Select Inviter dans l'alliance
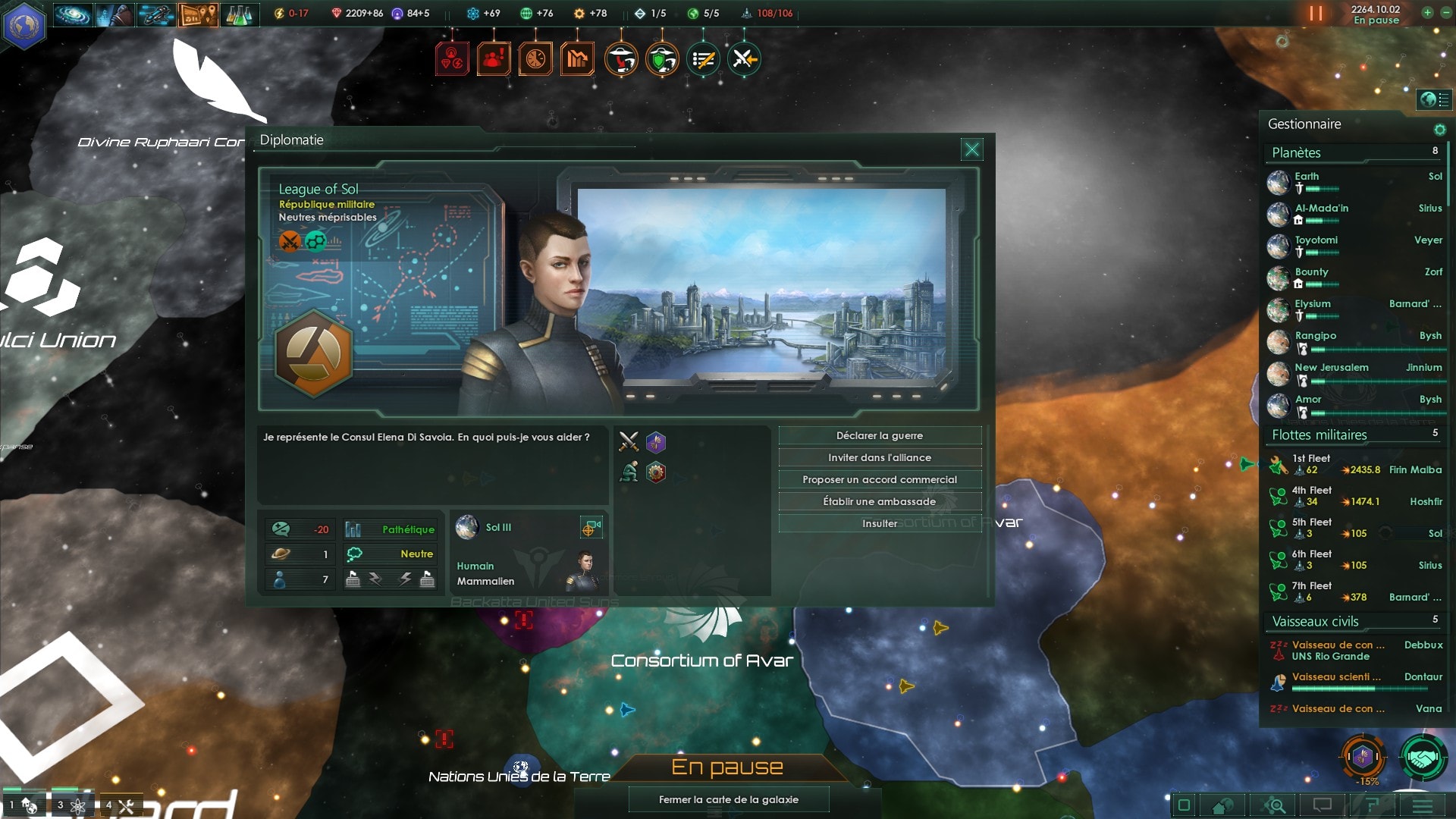1456x819 pixels. click(880, 458)
